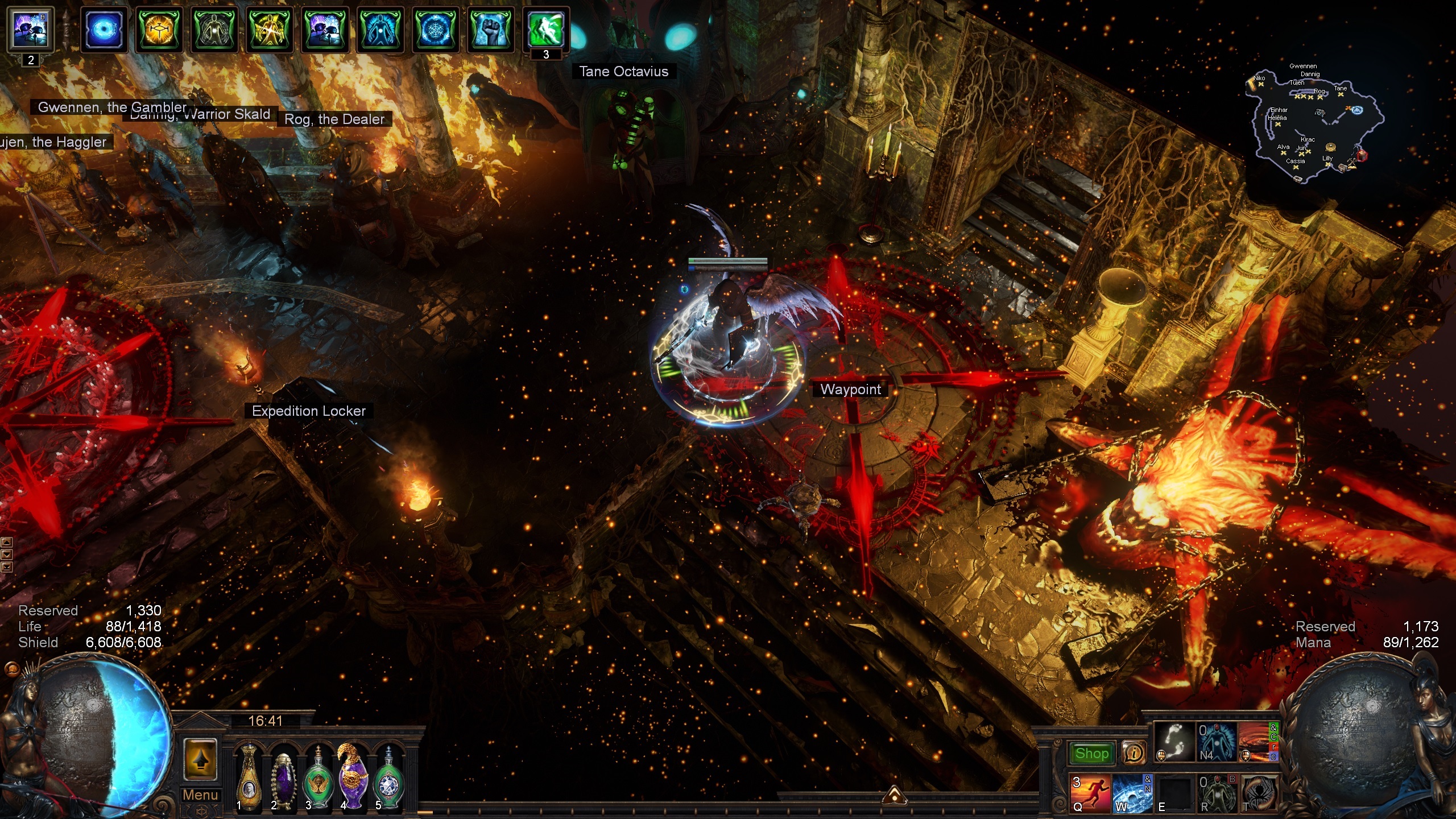The width and height of the screenshot is (1456, 819).
Task: Open the info speech-bubble icon
Action: 1134,754
